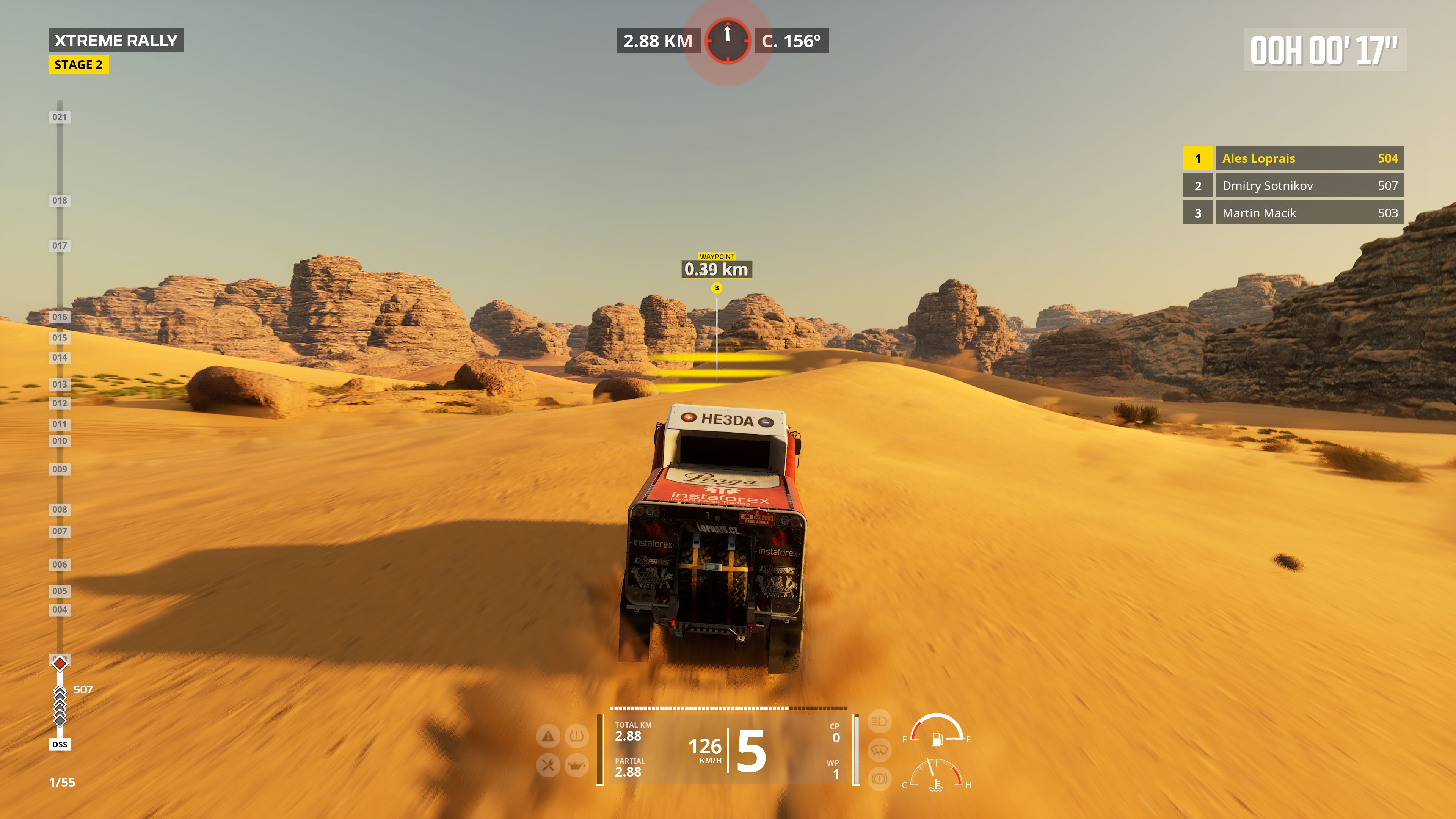1456x819 pixels.
Task: Open the wrench repair indicator
Action: pos(548,765)
